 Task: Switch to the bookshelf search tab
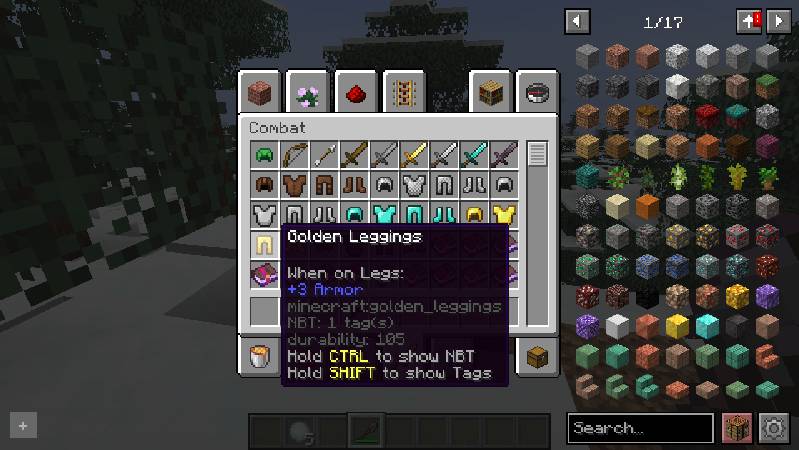pos(490,94)
